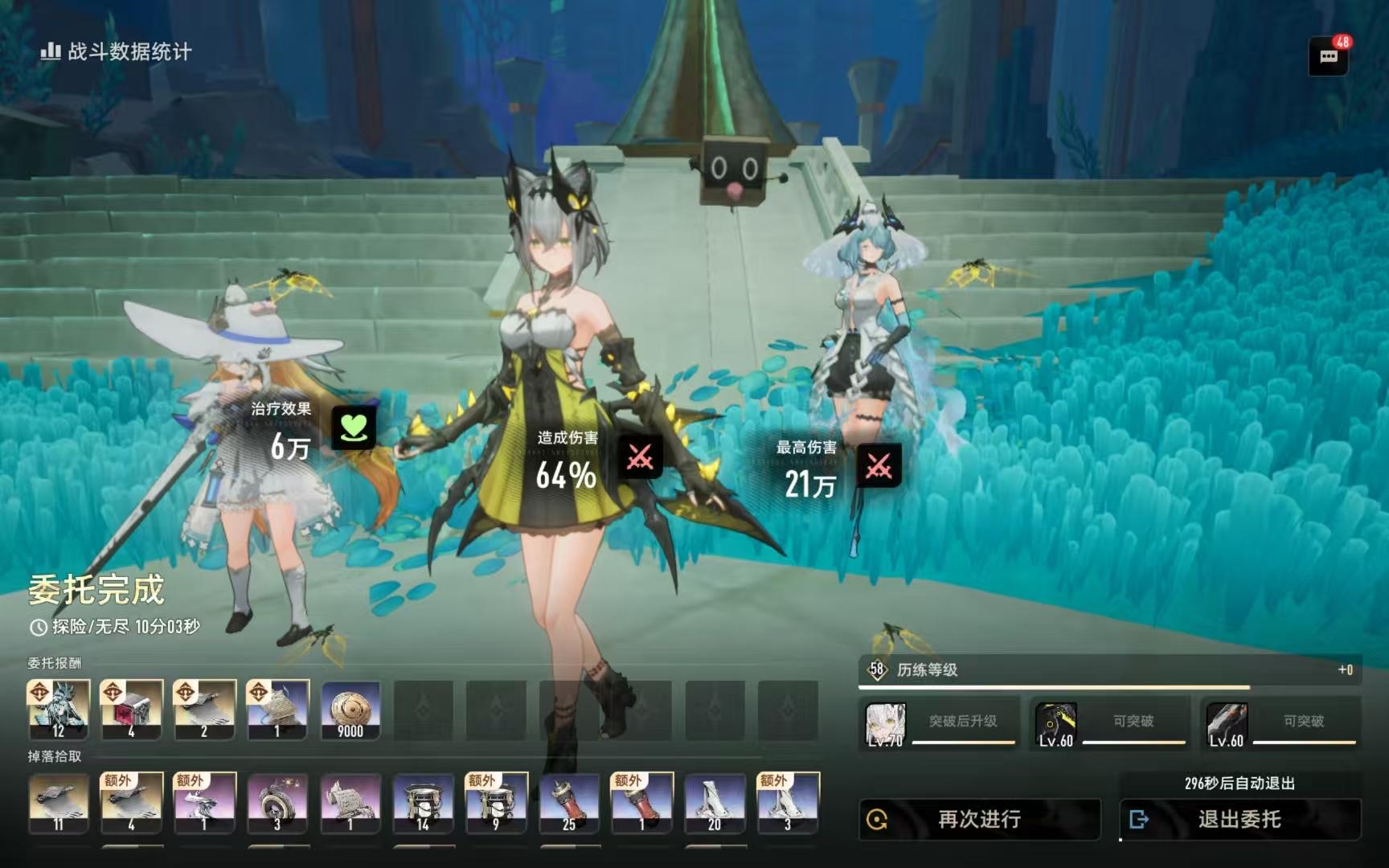Inspect the round gear drop with quantity 3

pos(277,803)
